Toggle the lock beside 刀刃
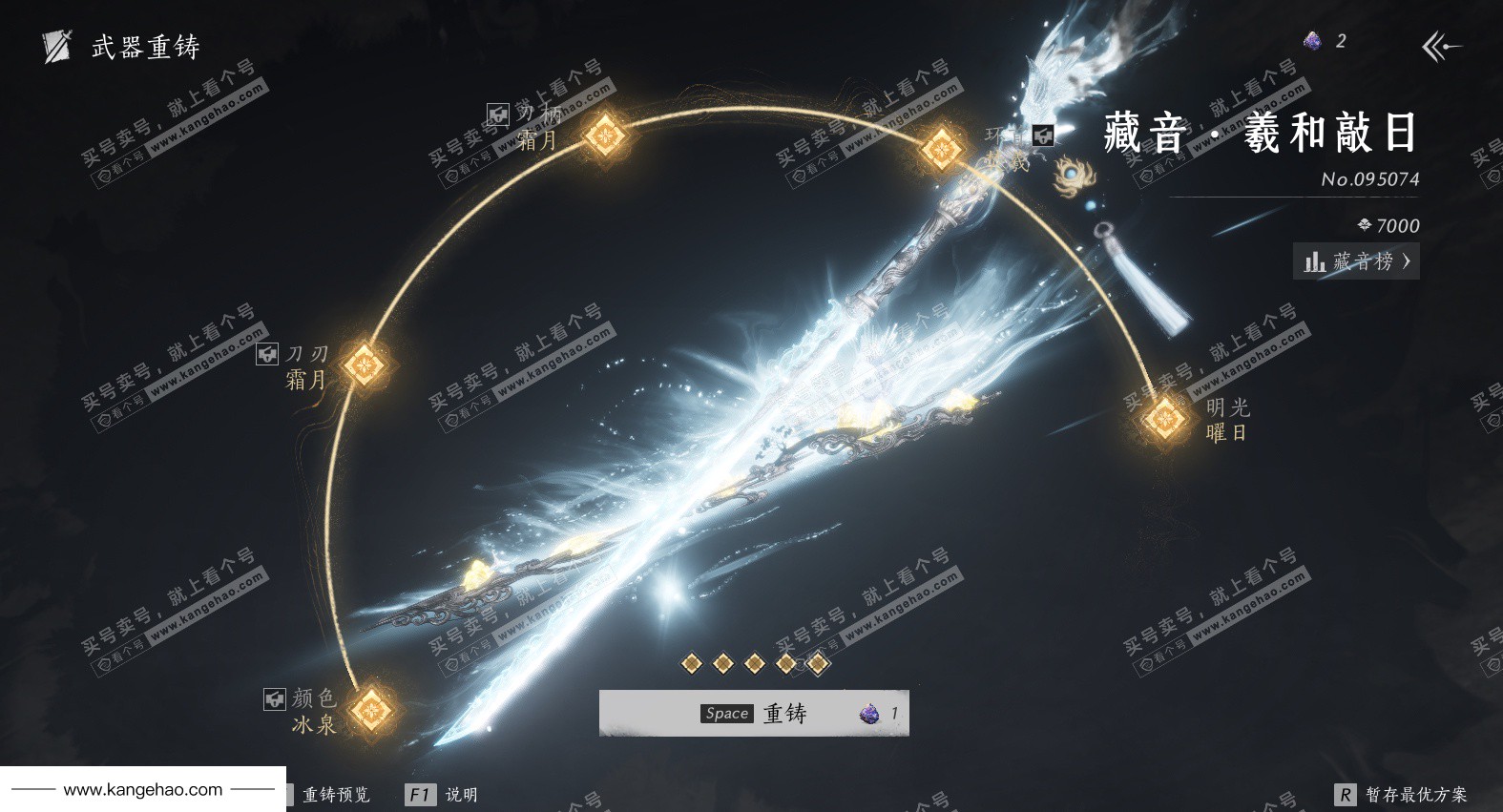 (x=267, y=354)
